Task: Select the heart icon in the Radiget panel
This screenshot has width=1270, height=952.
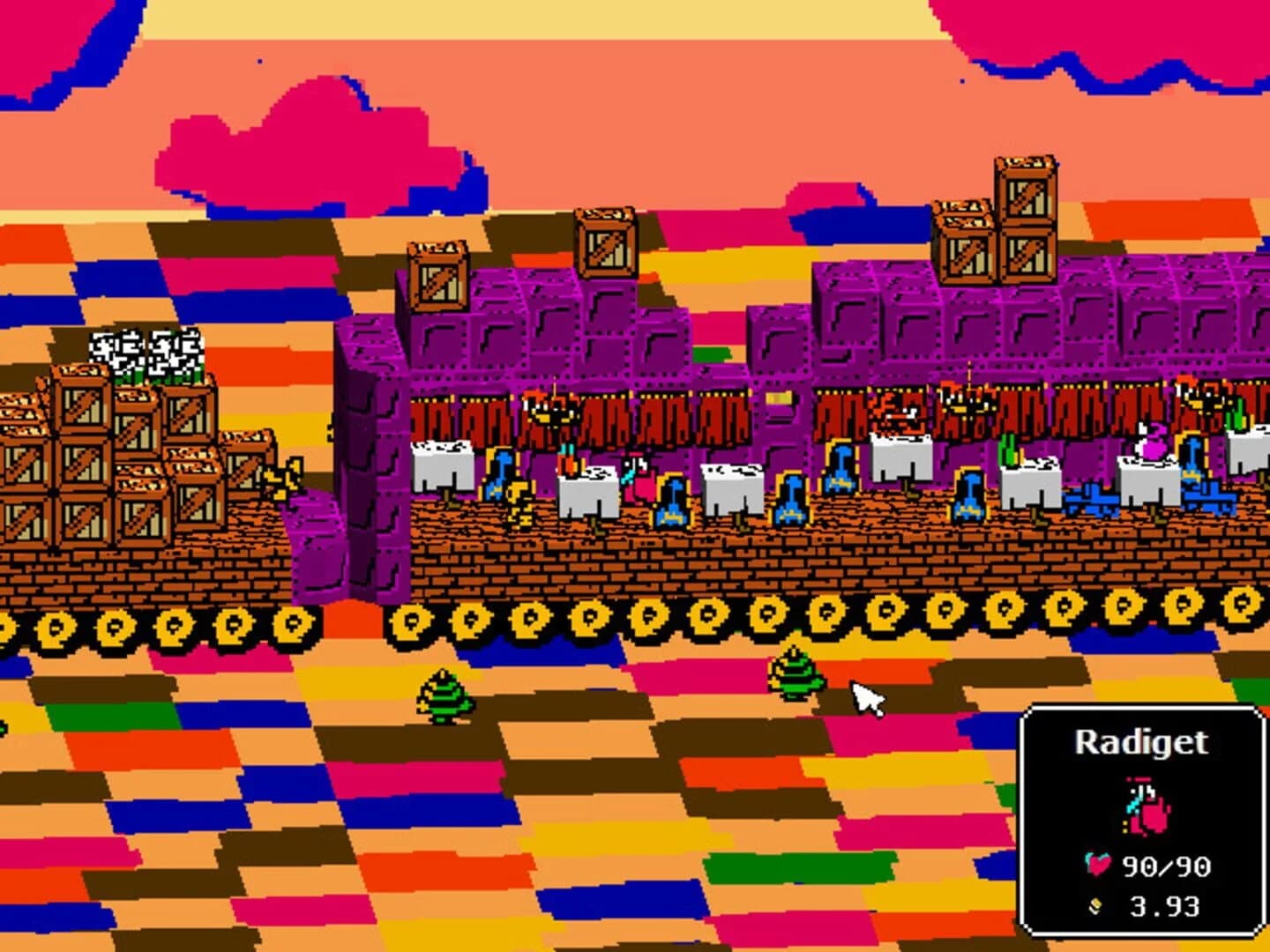Action: 1098,866
